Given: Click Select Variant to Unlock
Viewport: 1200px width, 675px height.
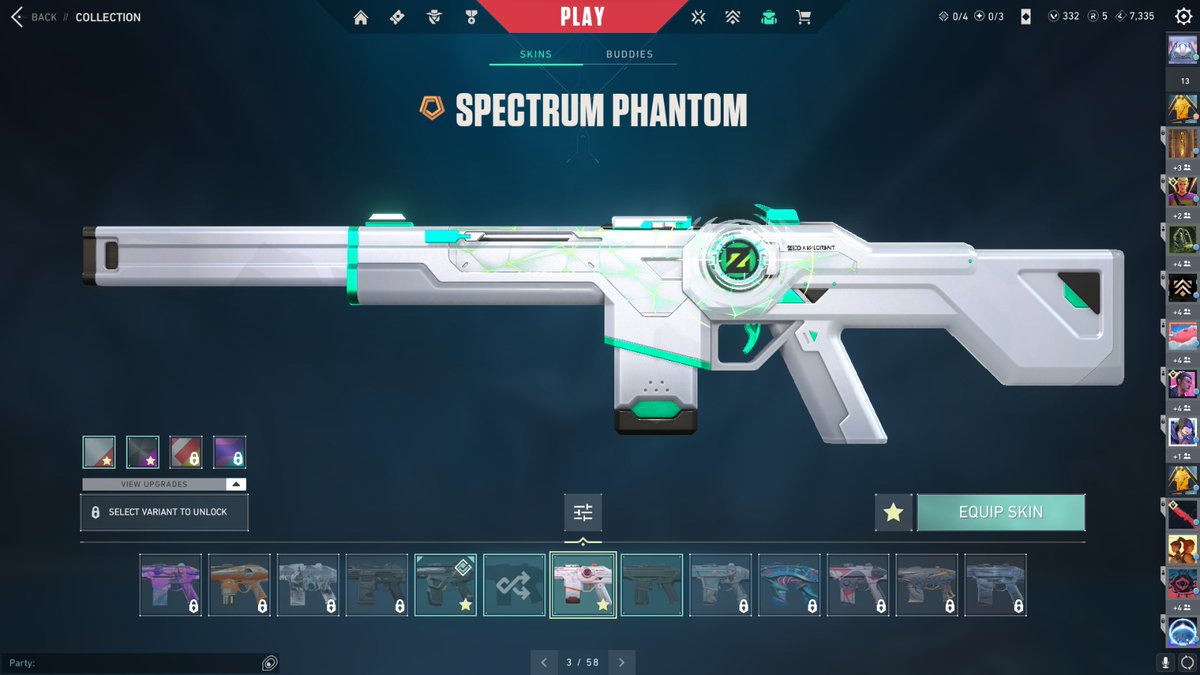Looking at the screenshot, I should [x=164, y=512].
